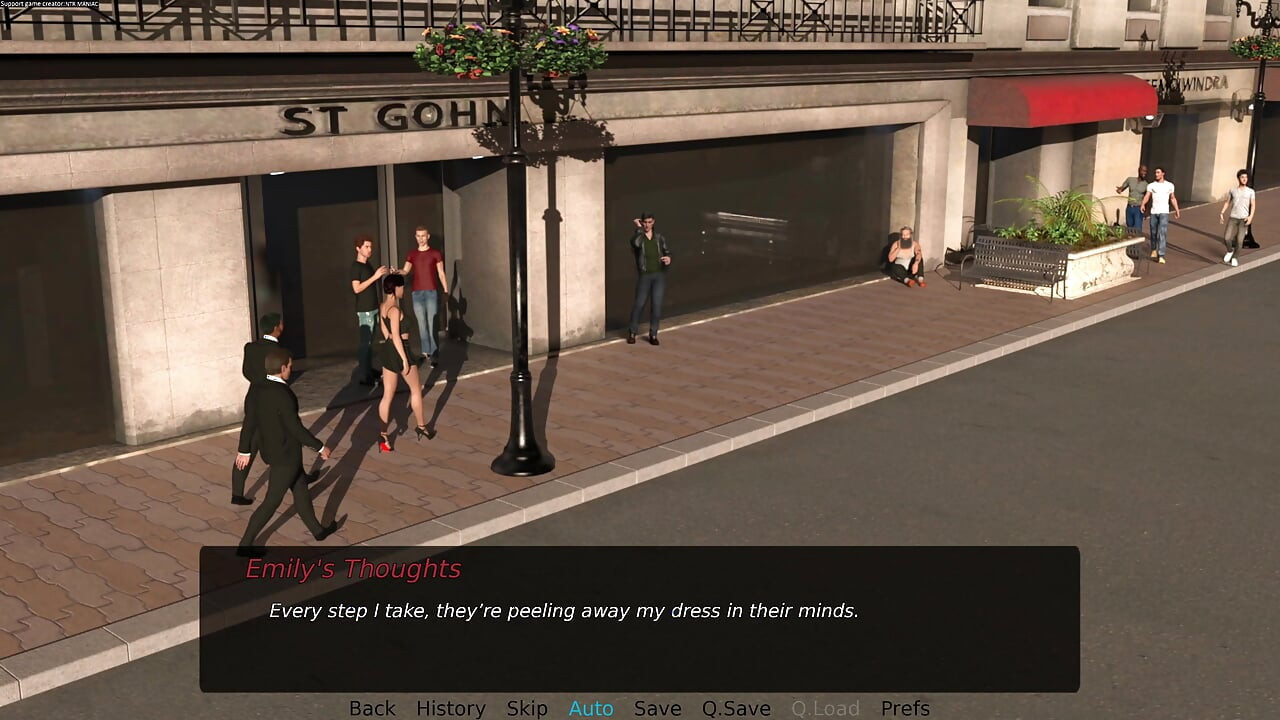This screenshot has height=720, width=1280.
Task: Go Back to the previous dialogue line
Action: pos(372,708)
